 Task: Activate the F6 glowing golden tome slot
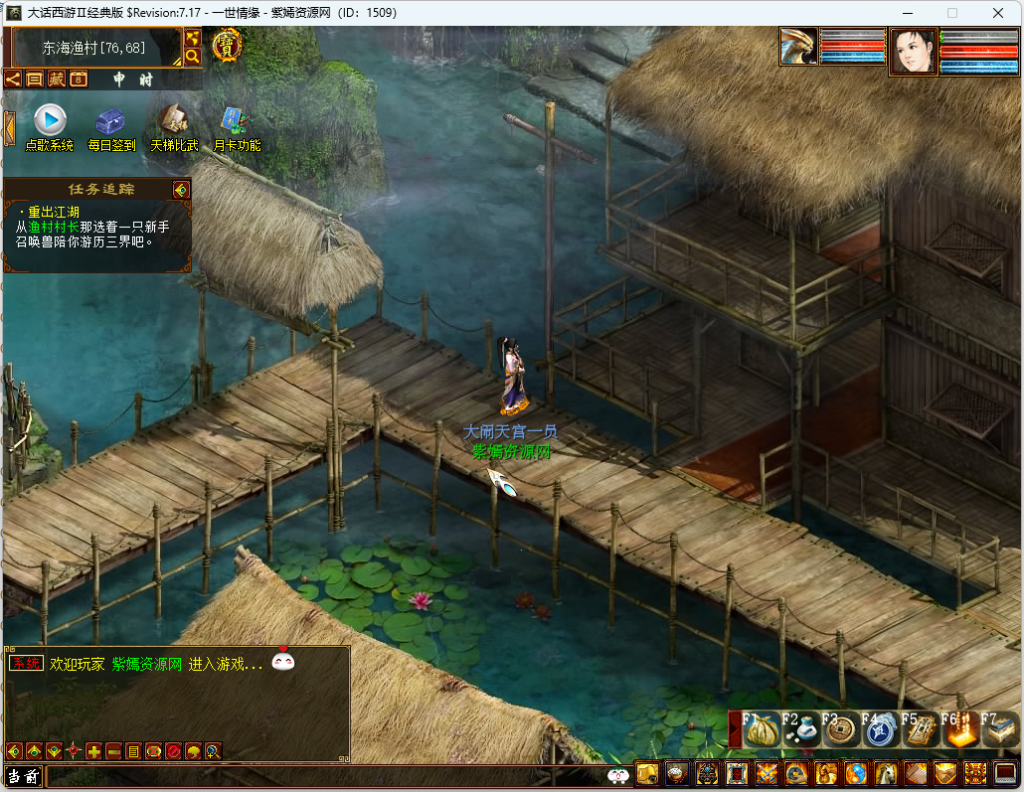tap(960, 730)
